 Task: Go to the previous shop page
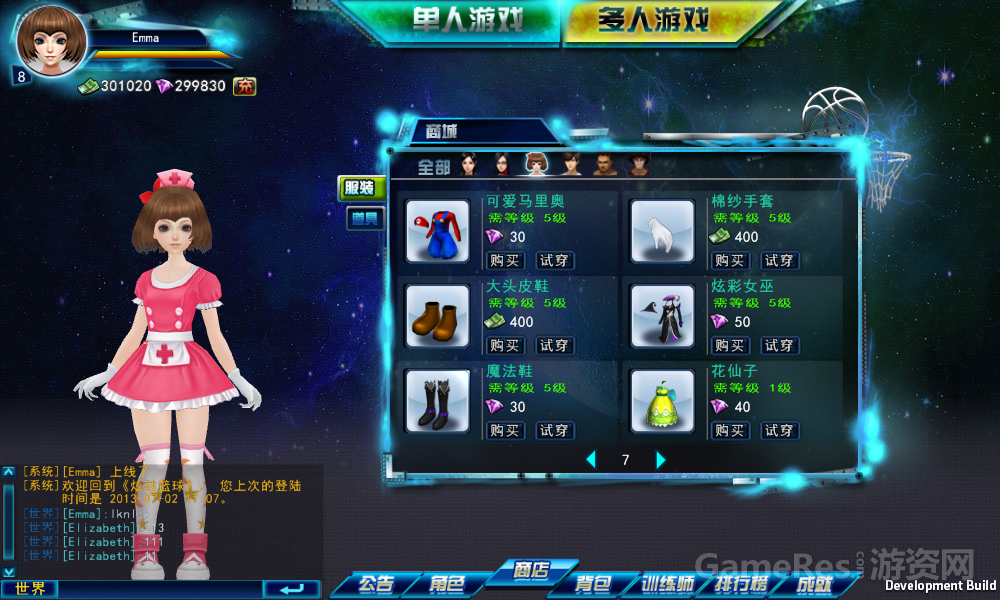[x=591, y=460]
